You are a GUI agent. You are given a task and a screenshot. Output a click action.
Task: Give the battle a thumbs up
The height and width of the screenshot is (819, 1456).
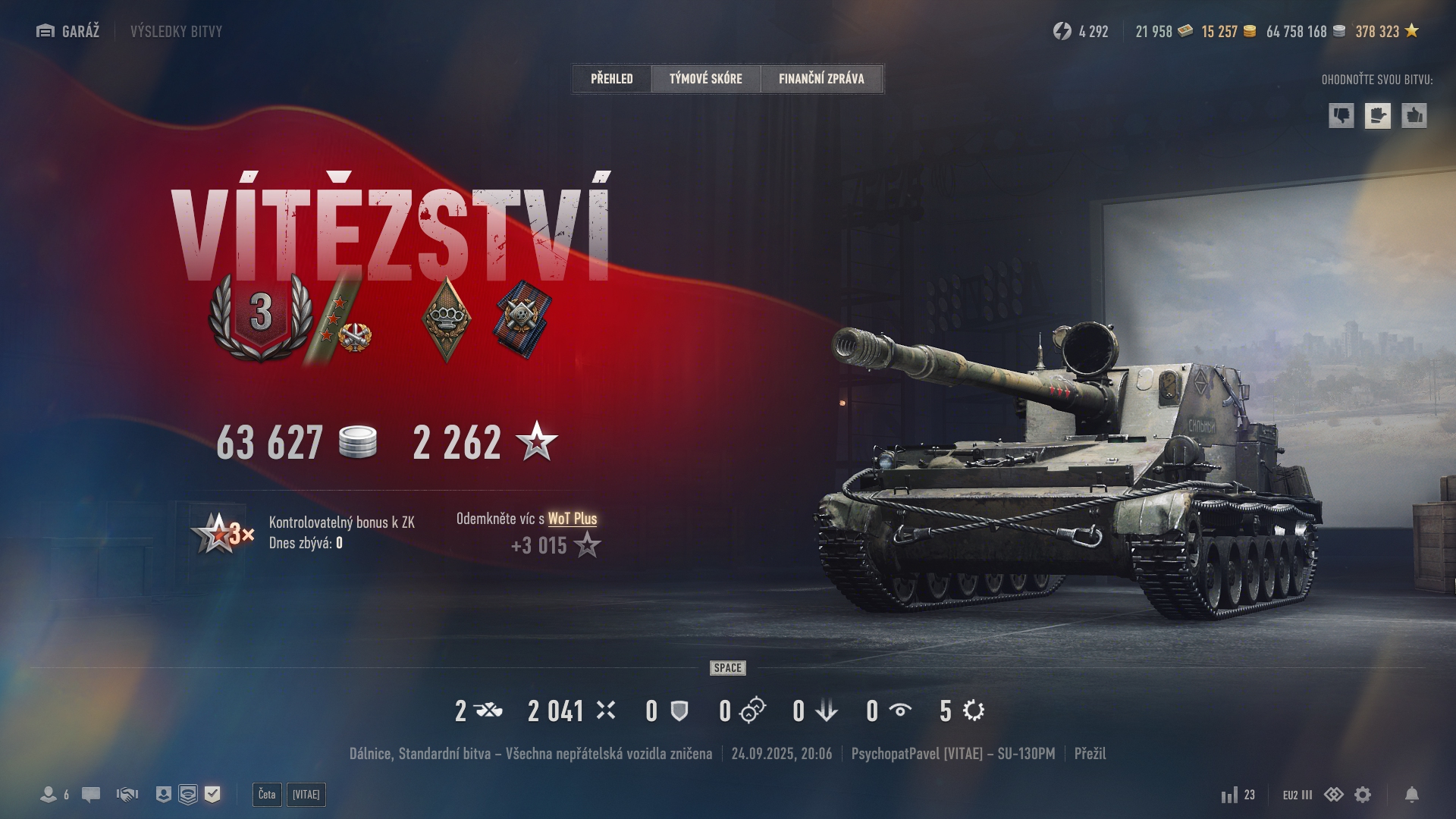(1414, 116)
